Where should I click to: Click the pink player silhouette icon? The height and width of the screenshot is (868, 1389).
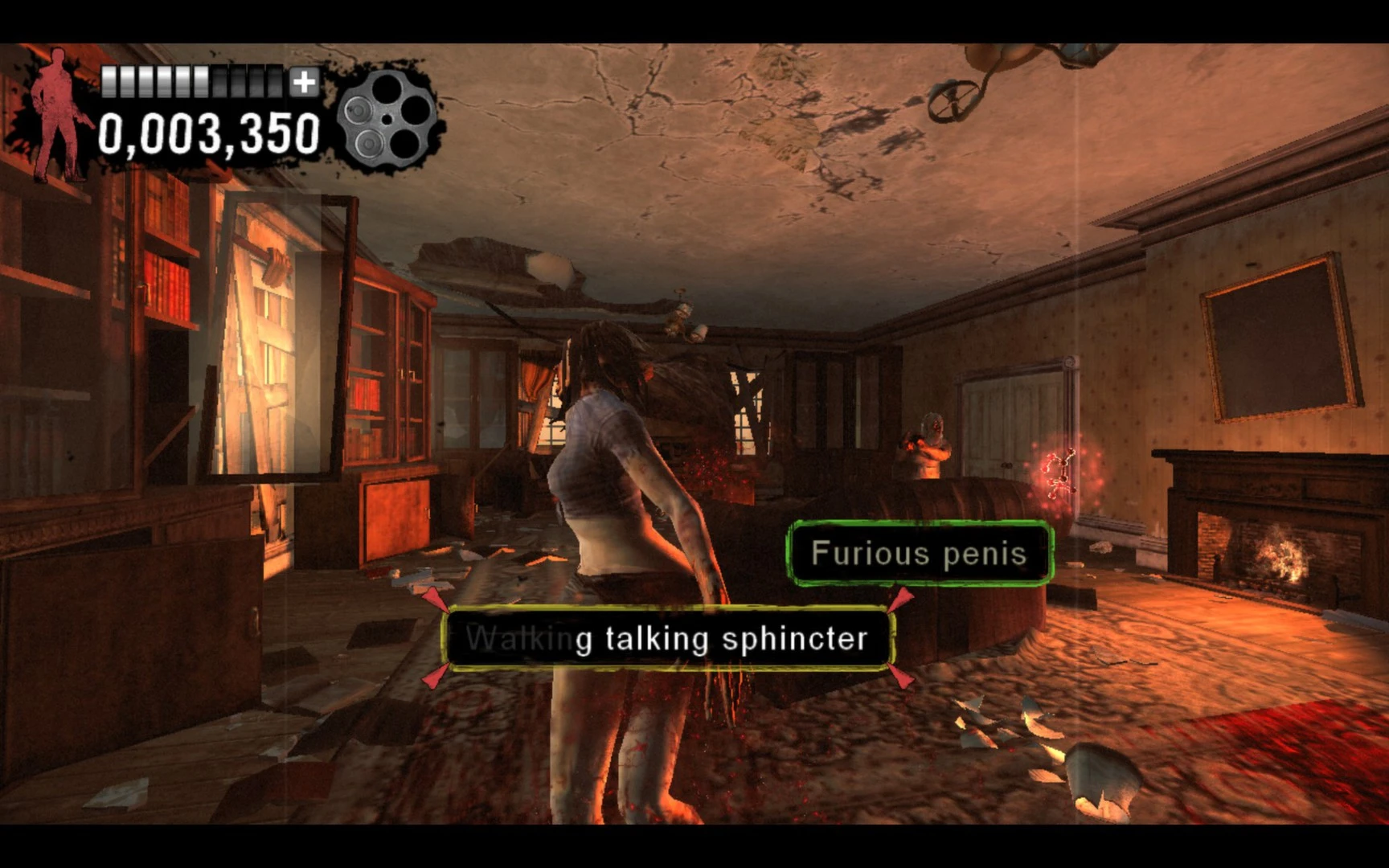click(x=56, y=104)
